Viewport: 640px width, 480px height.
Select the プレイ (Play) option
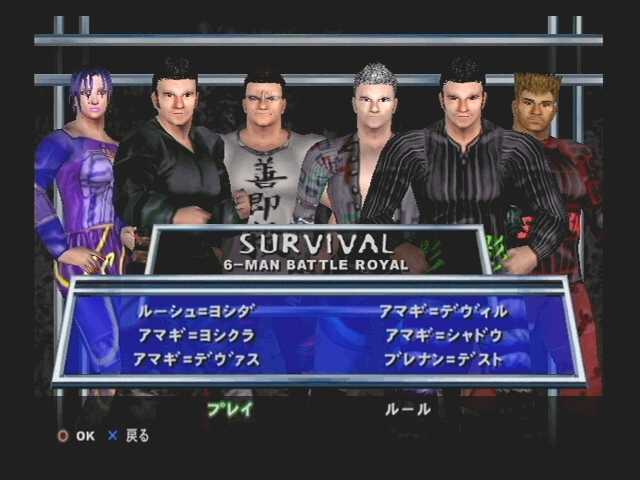[229, 409]
